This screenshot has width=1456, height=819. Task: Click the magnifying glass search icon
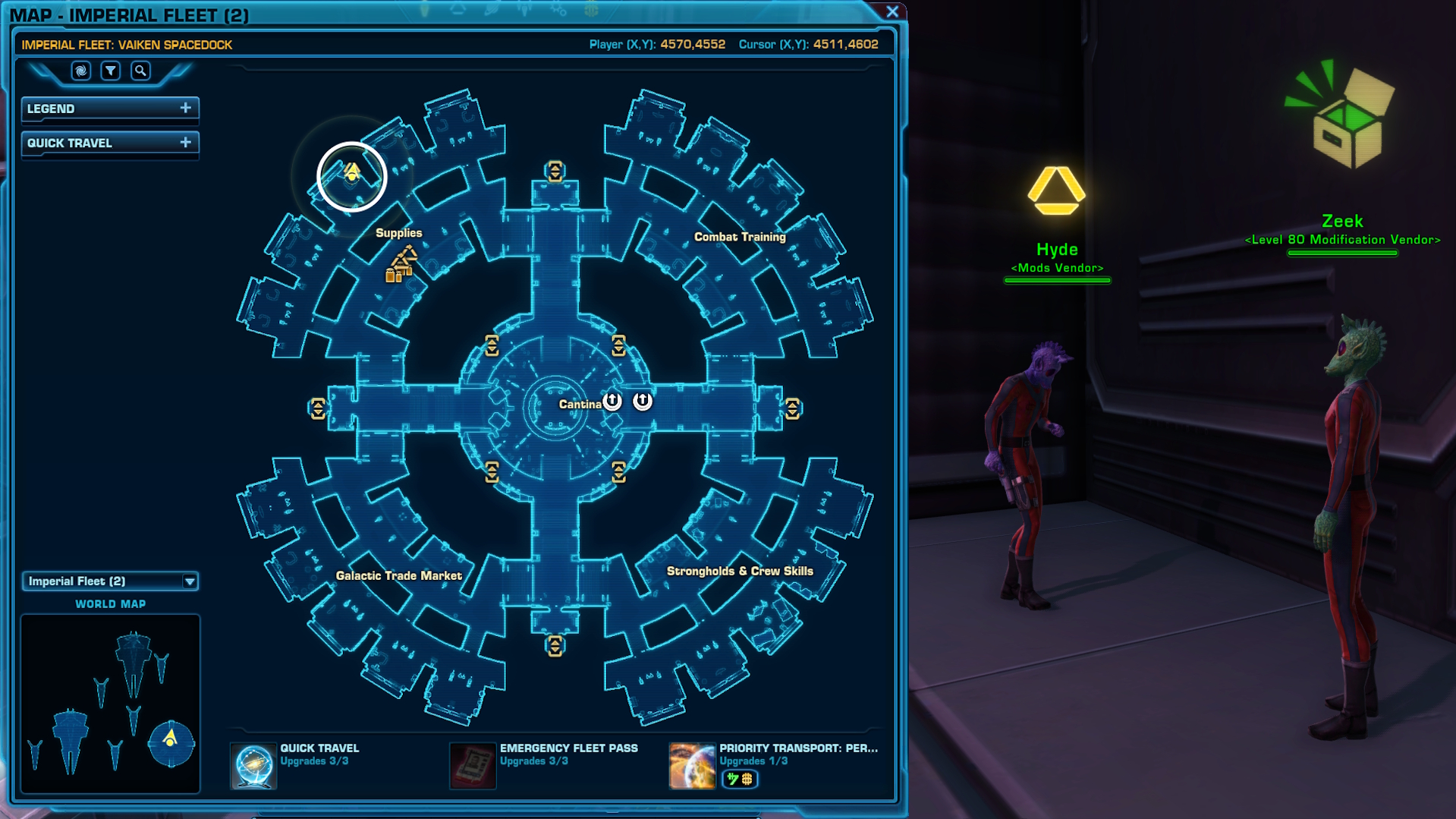click(x=140, y=71)
